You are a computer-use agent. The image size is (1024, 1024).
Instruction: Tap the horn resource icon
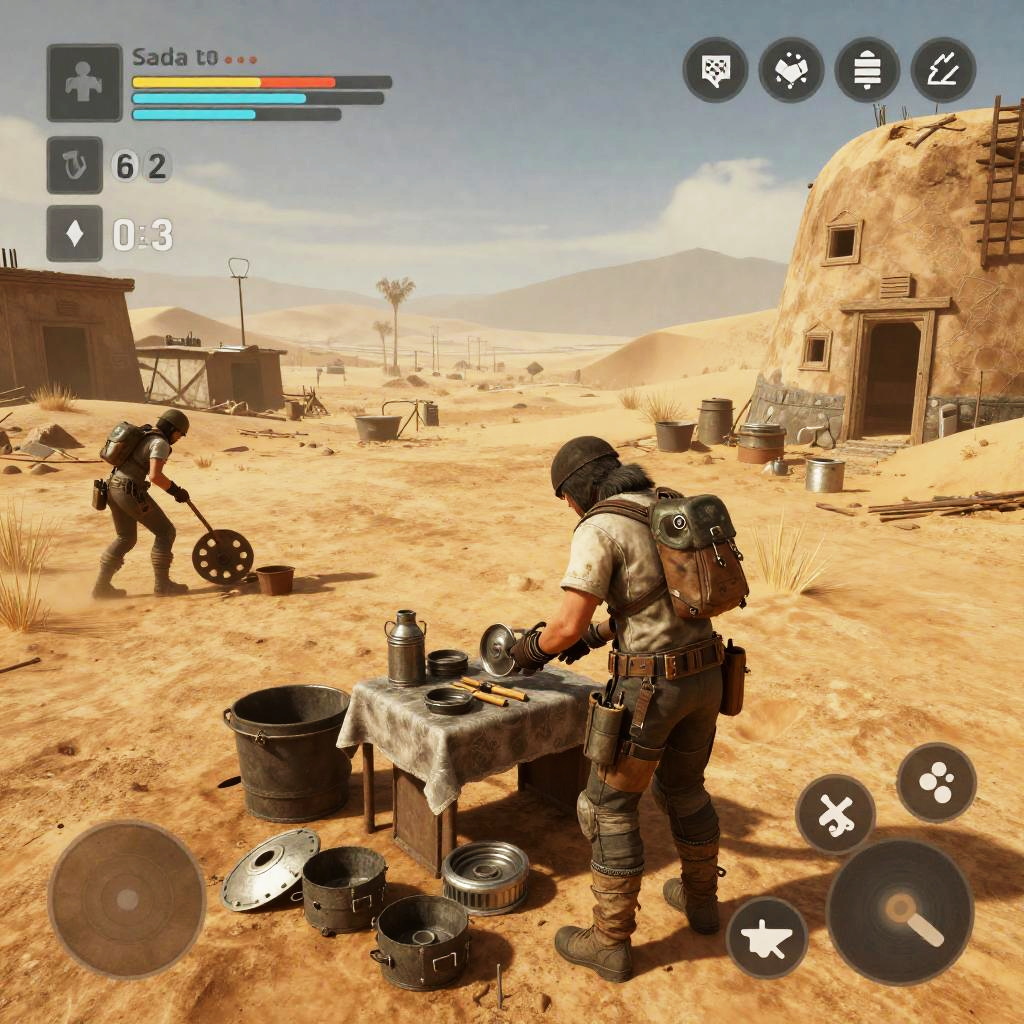(75, 165)
